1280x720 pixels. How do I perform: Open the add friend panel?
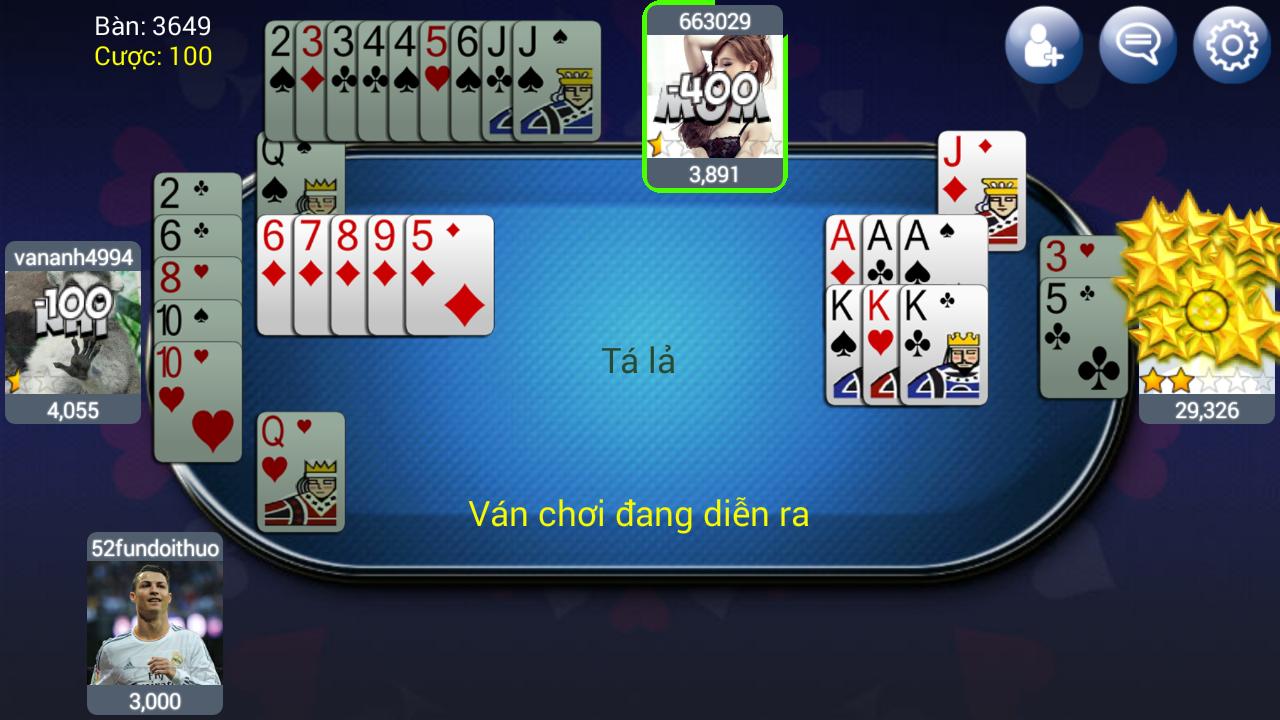[1043, 44]
